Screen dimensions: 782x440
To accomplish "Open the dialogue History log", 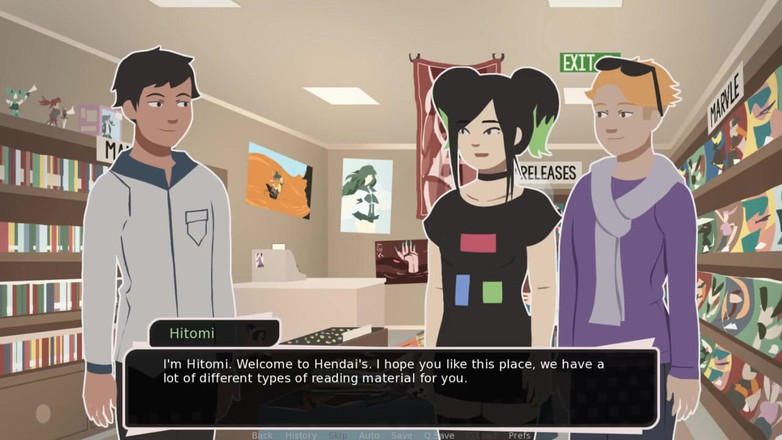I will click(300, 435).
